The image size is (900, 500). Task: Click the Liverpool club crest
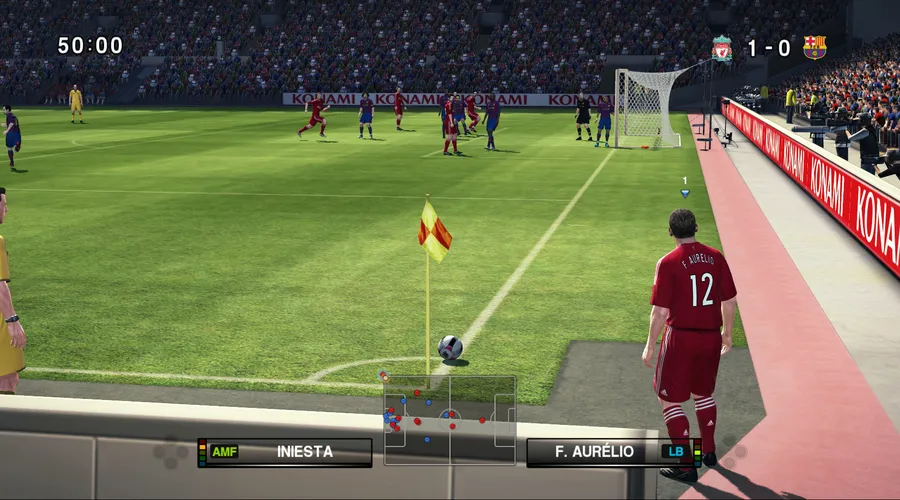722,48
